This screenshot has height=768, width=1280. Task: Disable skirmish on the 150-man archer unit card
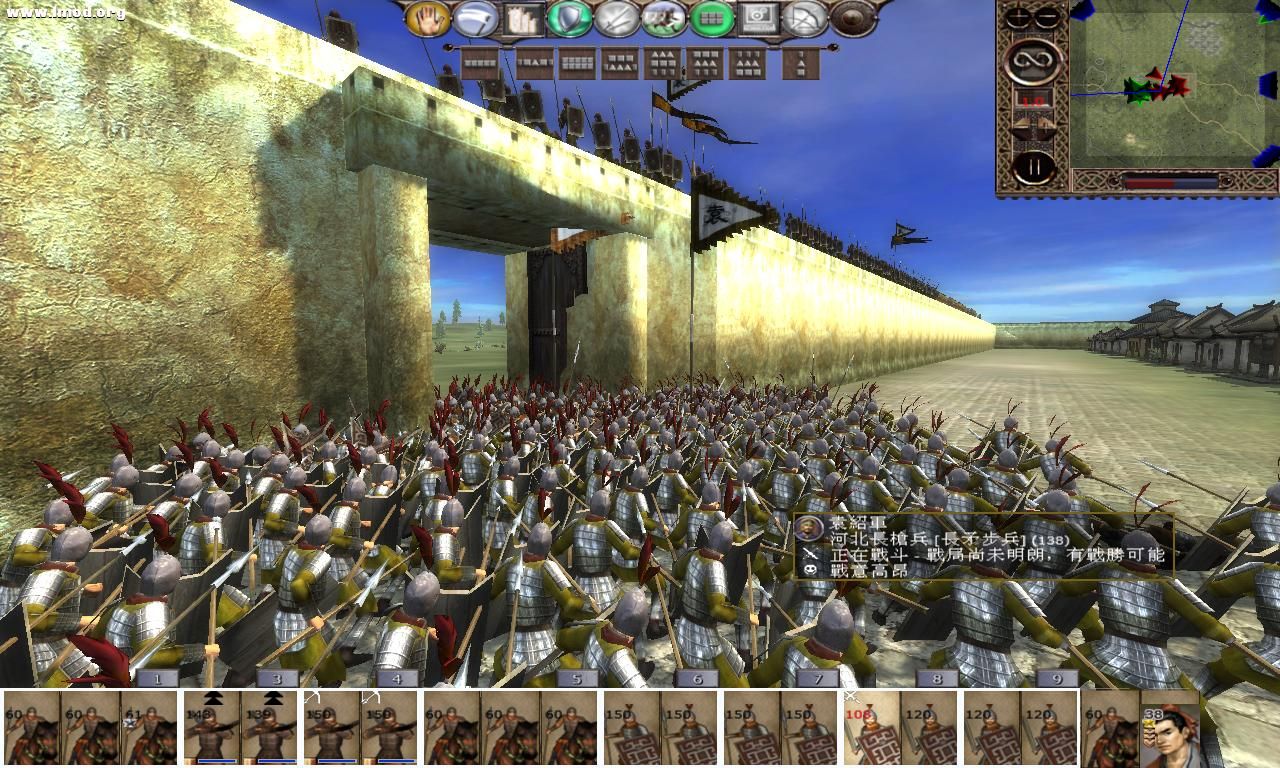tap(314, 696)
